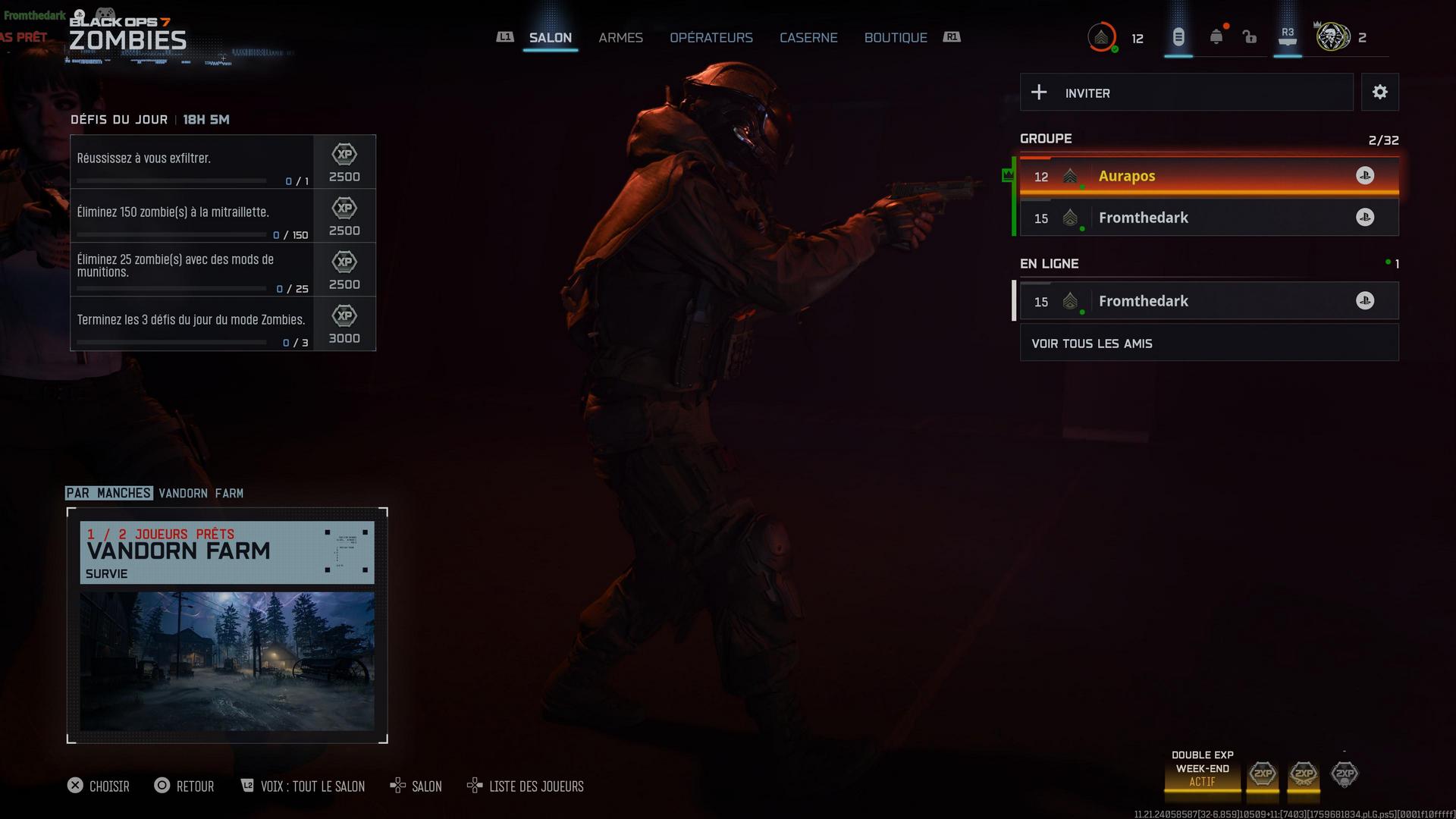Open the rank level 12 badge
Image resolution: width=1456 pixels, height=819 pixels.
(1102, 37)
